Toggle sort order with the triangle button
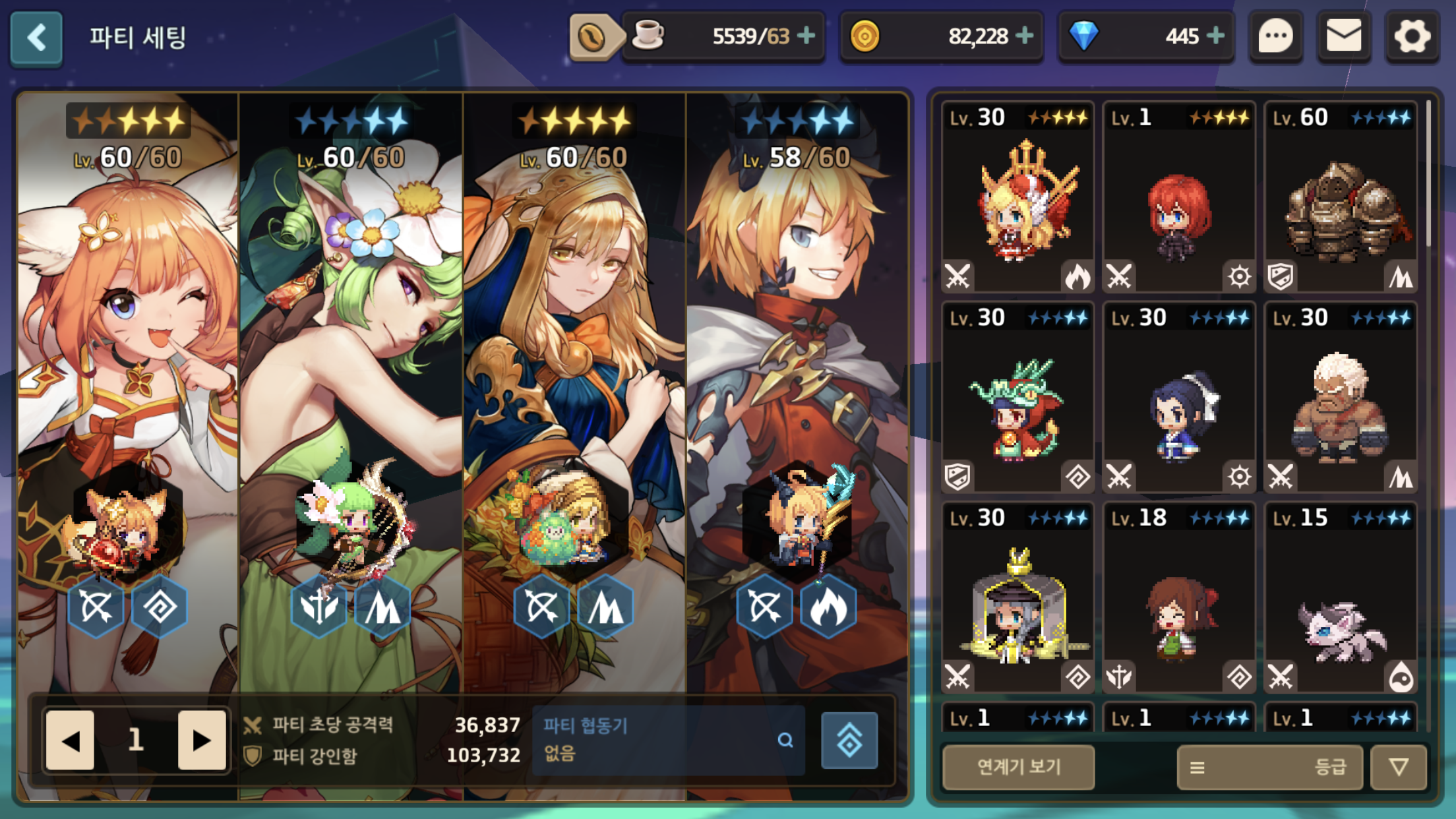 pos(1399,767)
